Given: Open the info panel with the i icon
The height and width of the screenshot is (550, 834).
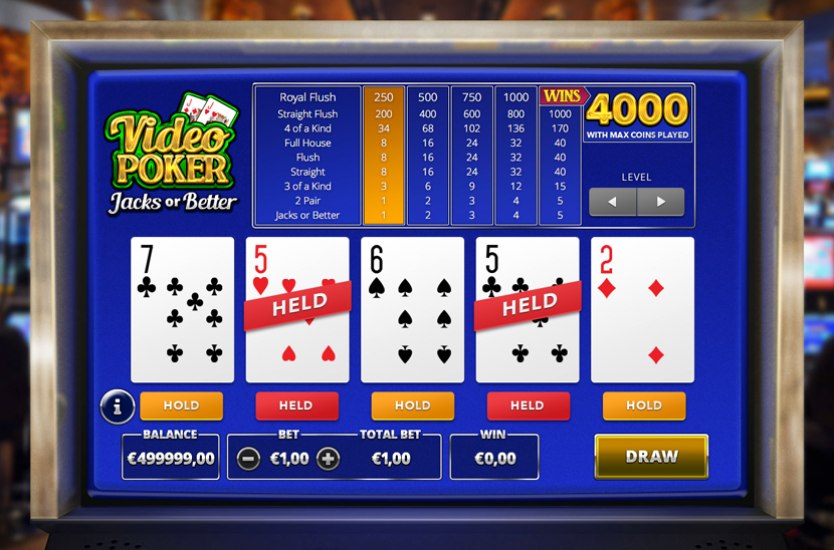Looking at the screenshot, I should tap(118, 406).
